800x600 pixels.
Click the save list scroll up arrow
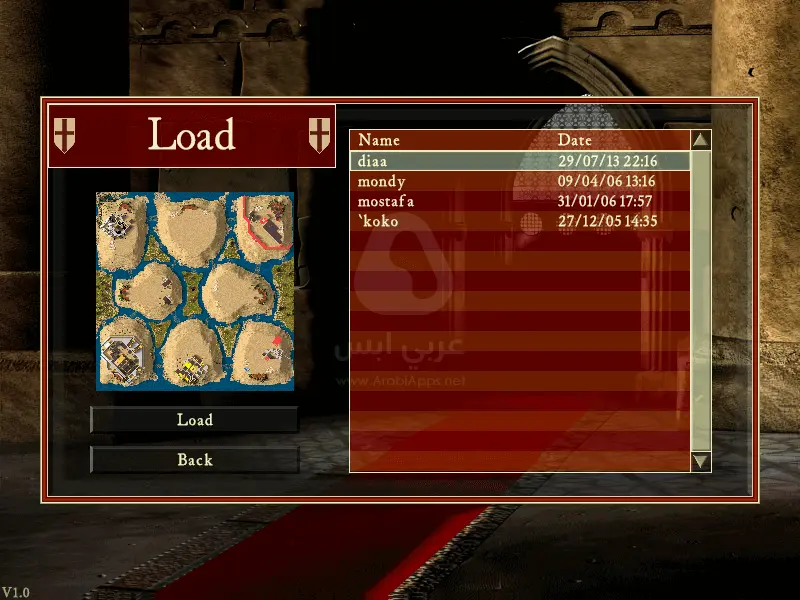point(701,141)
